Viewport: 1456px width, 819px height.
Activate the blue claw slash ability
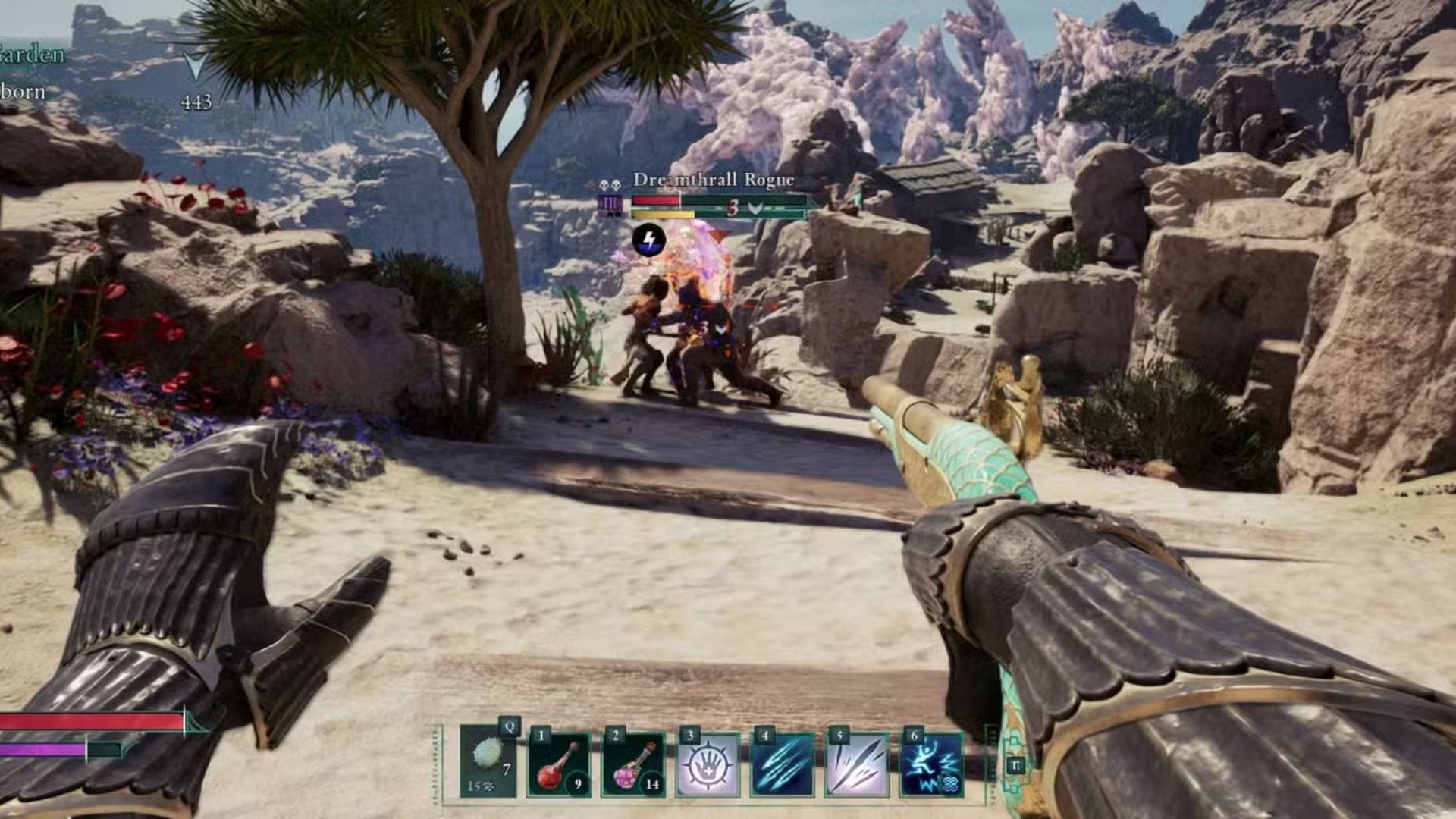[x=783, y=764]
